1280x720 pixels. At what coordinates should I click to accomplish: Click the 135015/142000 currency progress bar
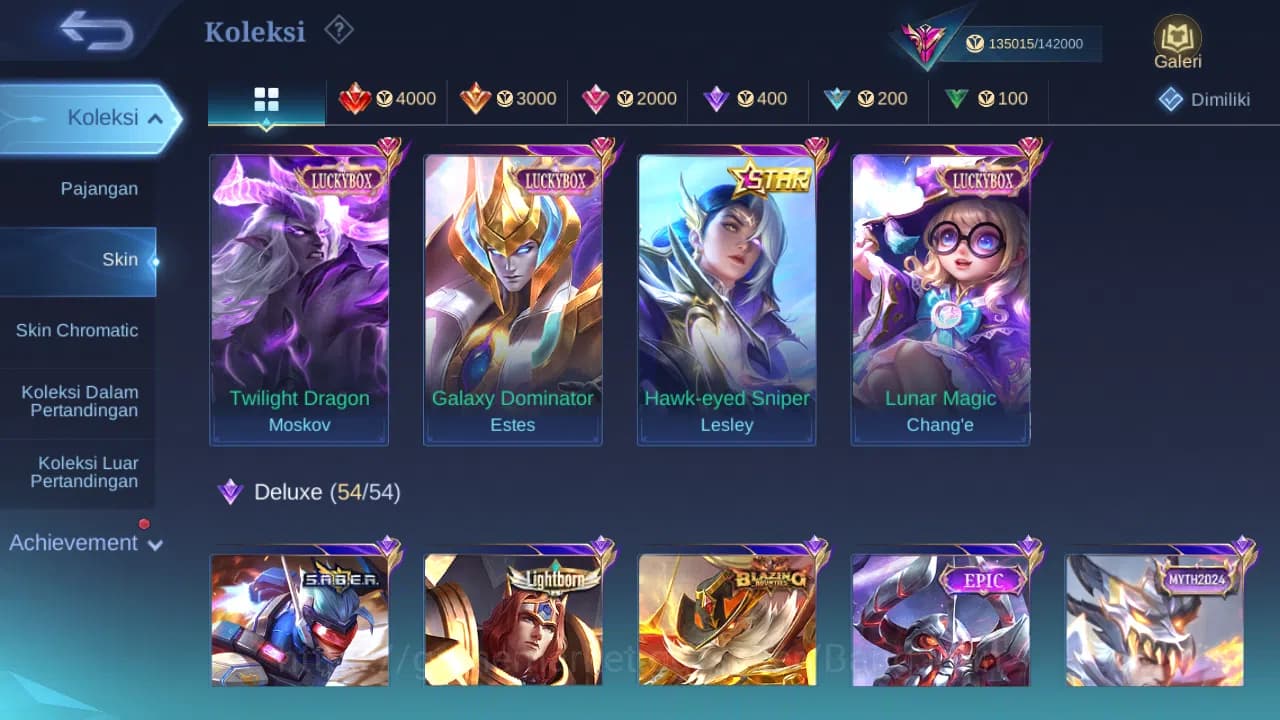point(1036,44)
